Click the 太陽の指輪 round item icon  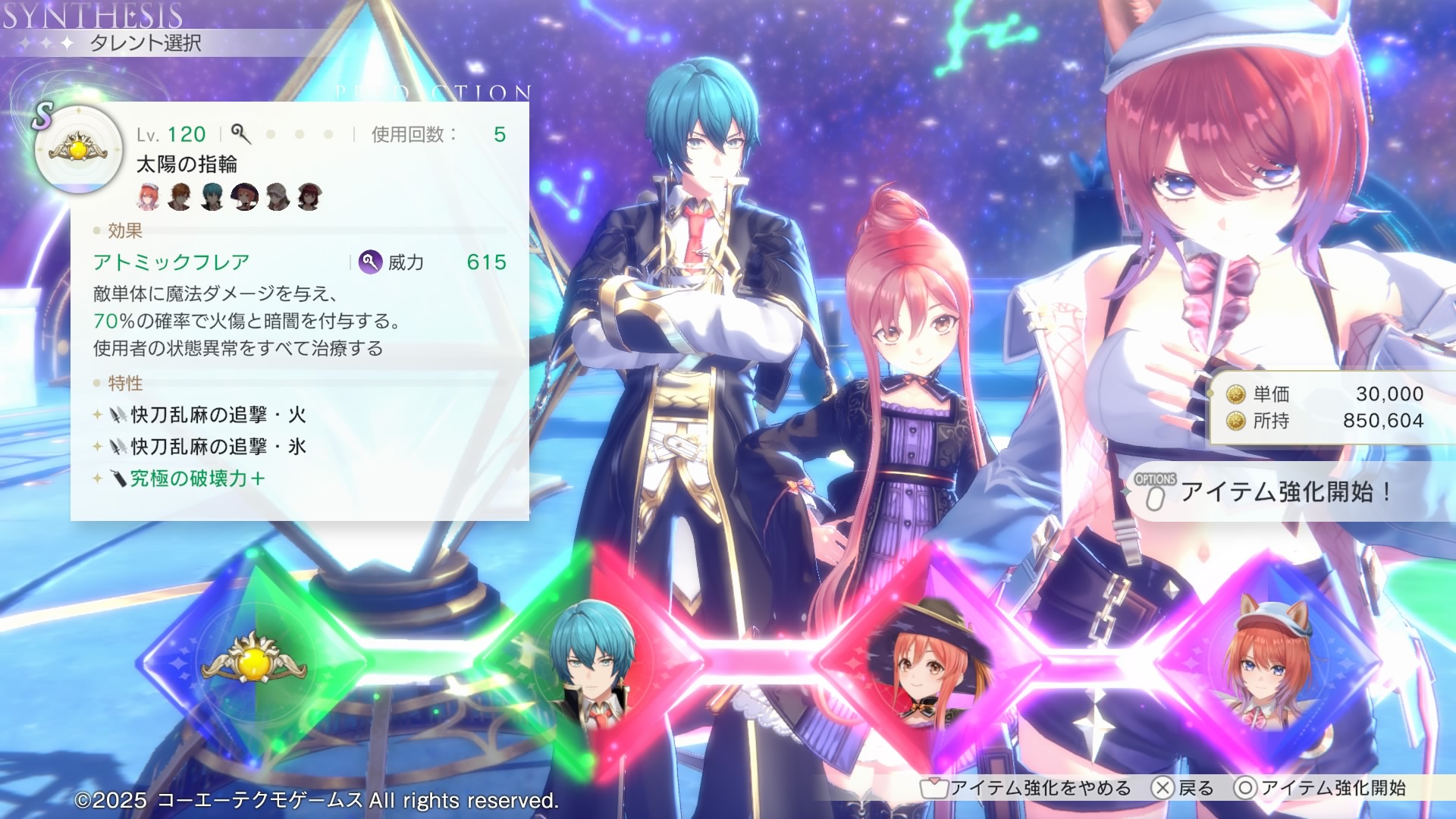click(78, 149)
